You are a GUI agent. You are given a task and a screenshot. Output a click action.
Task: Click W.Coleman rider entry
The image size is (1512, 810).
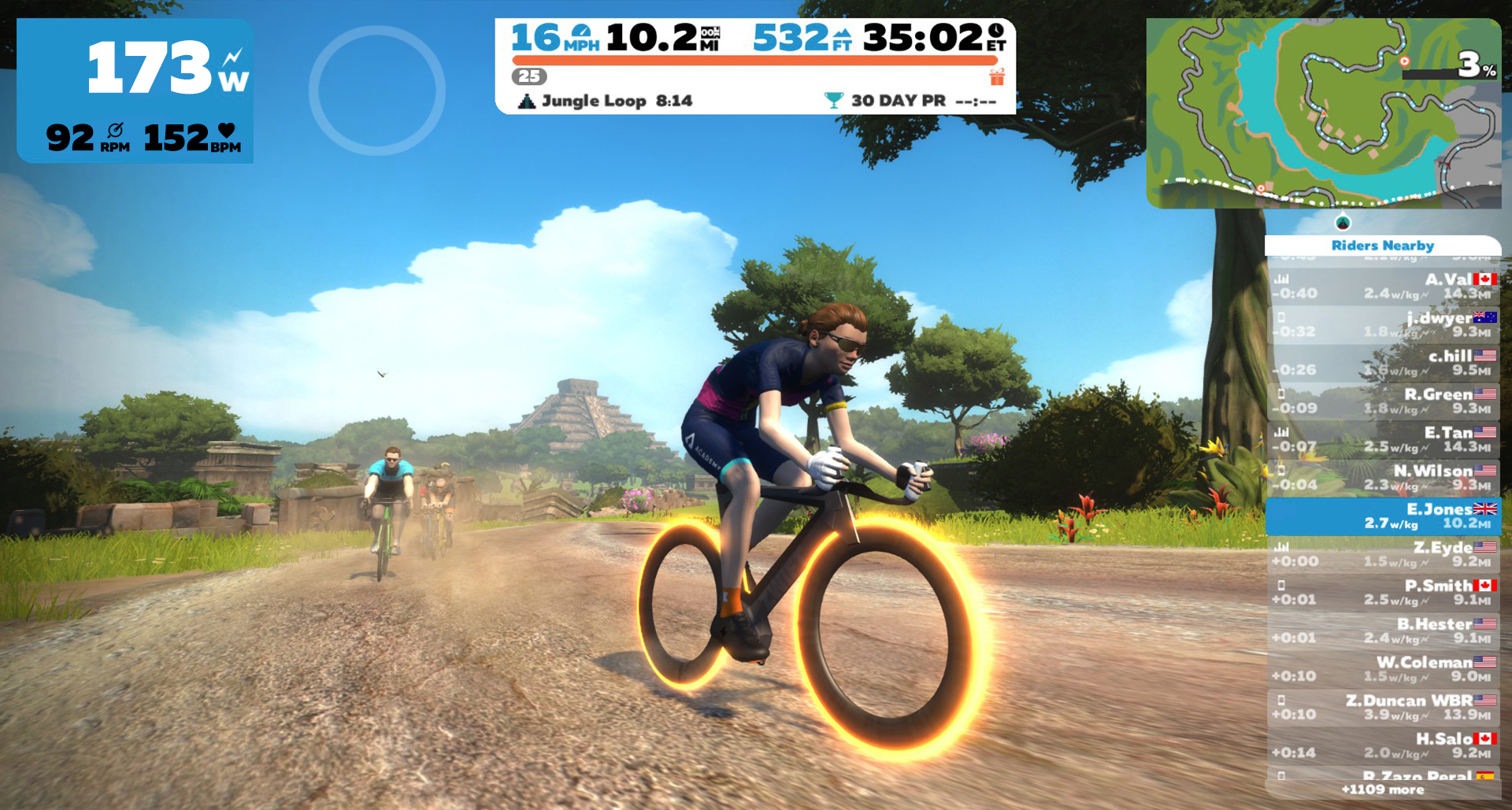pos(1383,668)
